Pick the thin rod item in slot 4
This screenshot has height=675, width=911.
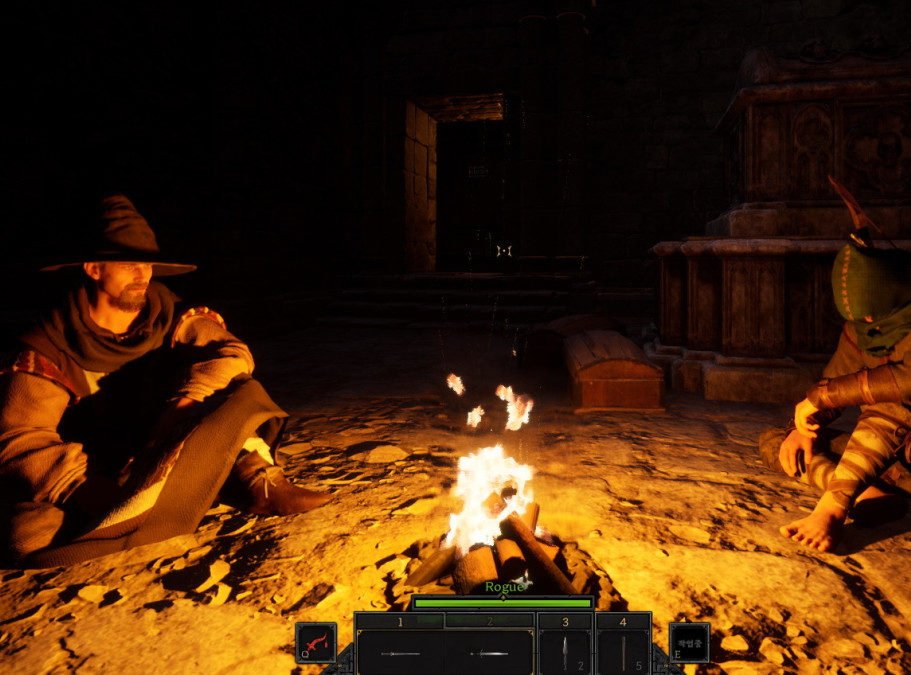click(x=622, y=652)
